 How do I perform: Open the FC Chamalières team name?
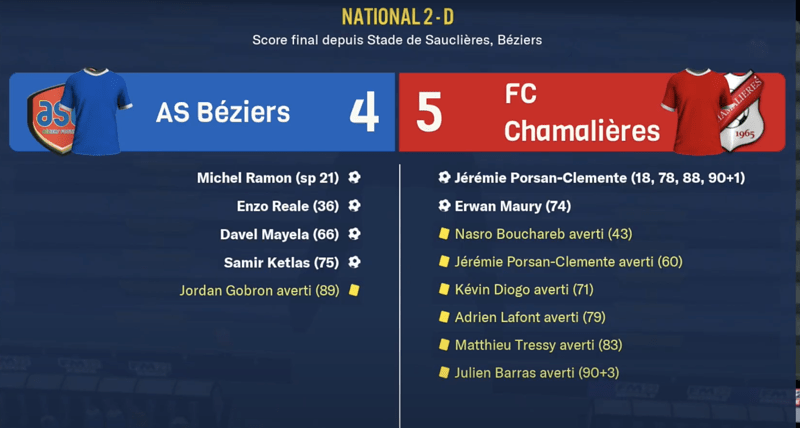pos(581,112)
